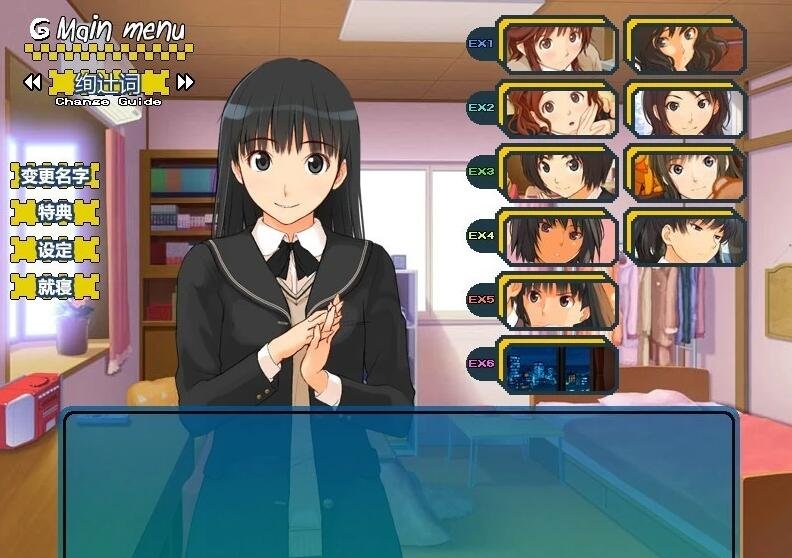
Task: Click the right double-arrow to change guide
Action: (x=185, y=81)
